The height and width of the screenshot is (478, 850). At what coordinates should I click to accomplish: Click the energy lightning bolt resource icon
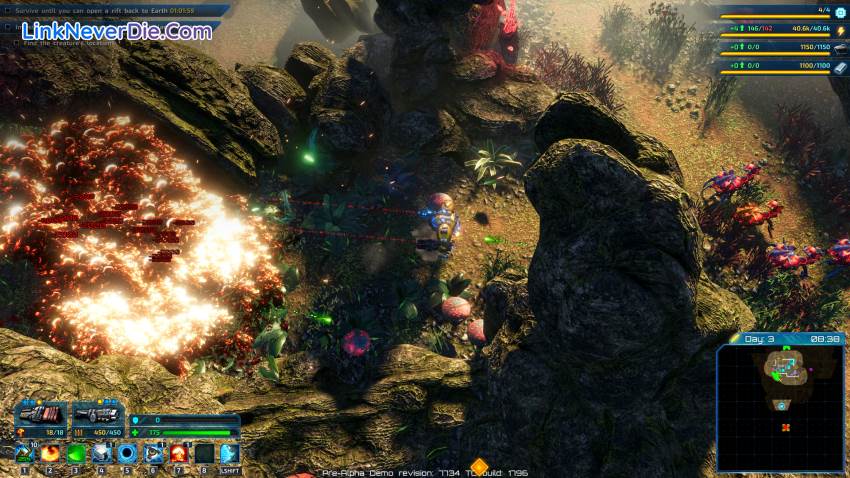pos(840,31)
